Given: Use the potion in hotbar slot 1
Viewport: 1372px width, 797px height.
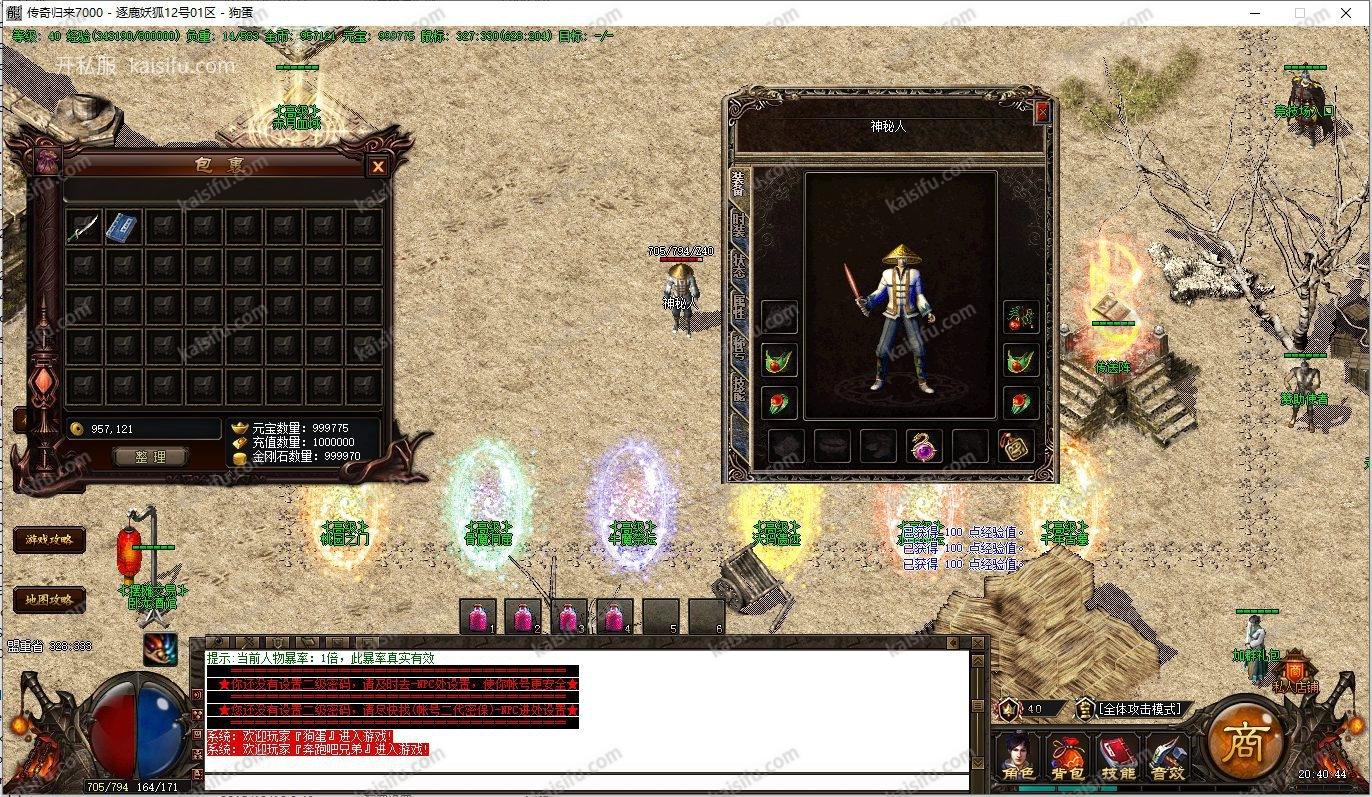Looking at the screenshot, I should [x=478, y=617].
